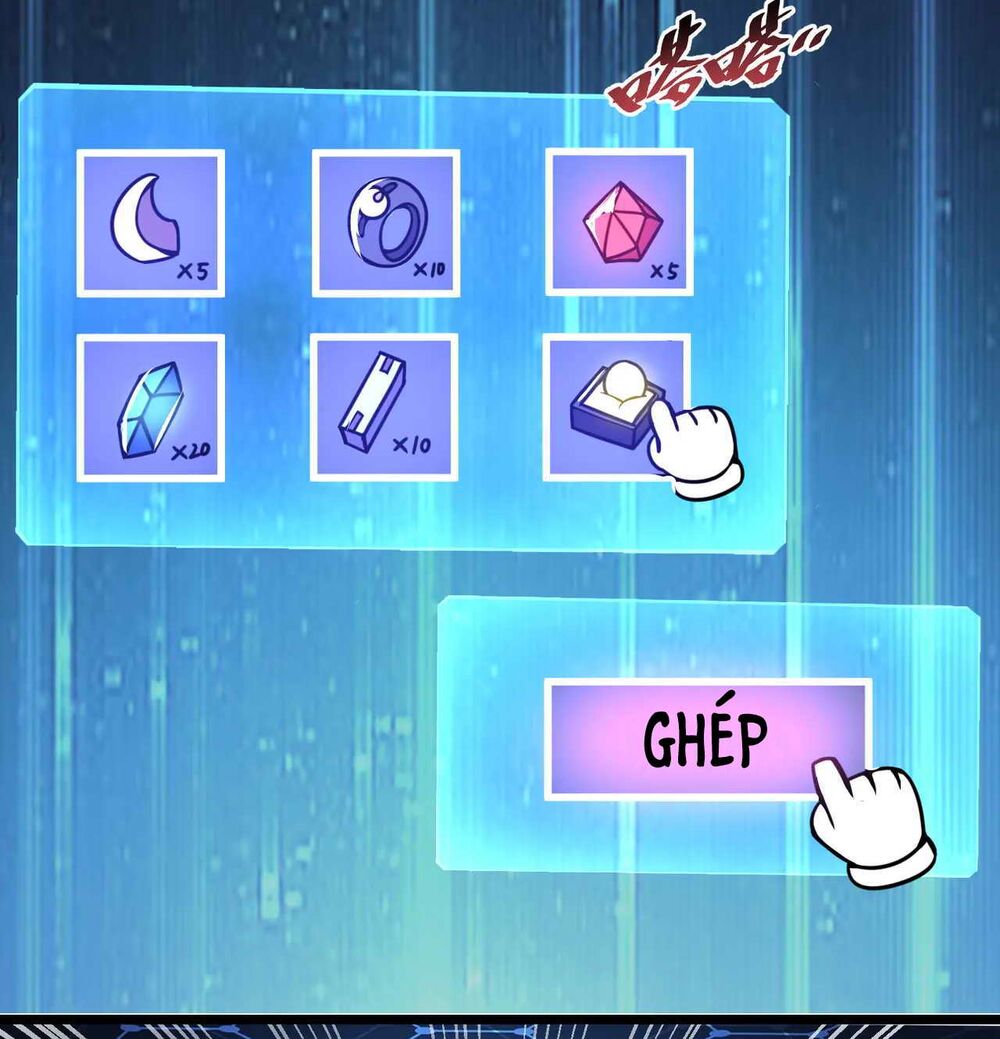Select the blue crystal shard slot
The image size is (1000, 1039).
pyautogui.click(x=150, y=408)
